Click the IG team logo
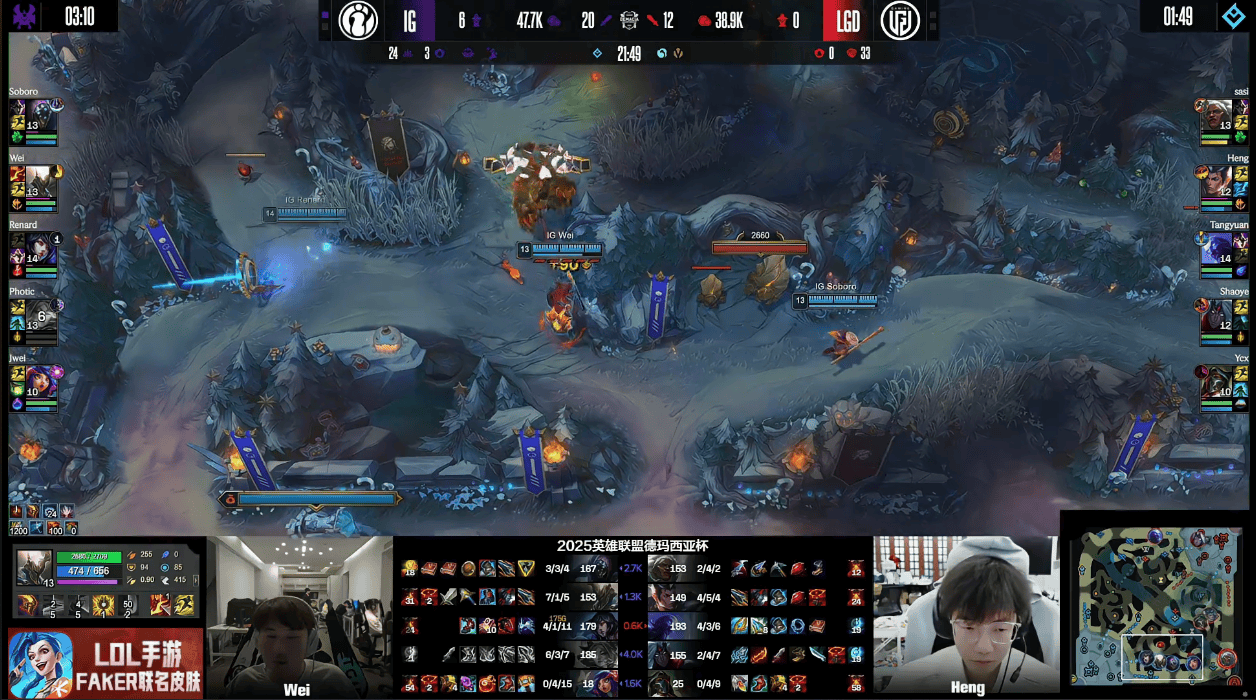This screenshot has width=1256, height=700. pyautogui.click(x=358, y=20)
